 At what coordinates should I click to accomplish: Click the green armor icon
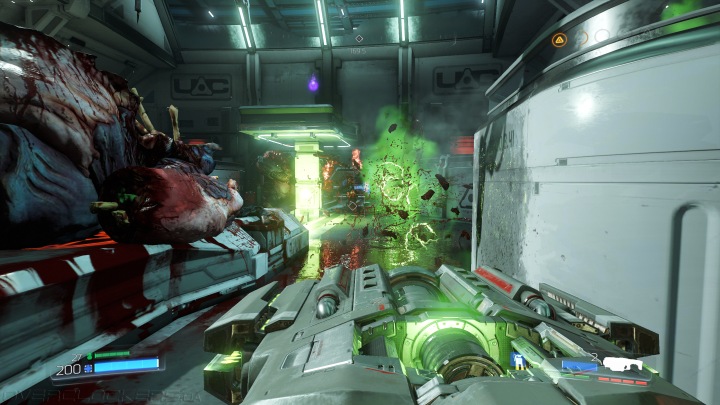click(x=89, y=355)
